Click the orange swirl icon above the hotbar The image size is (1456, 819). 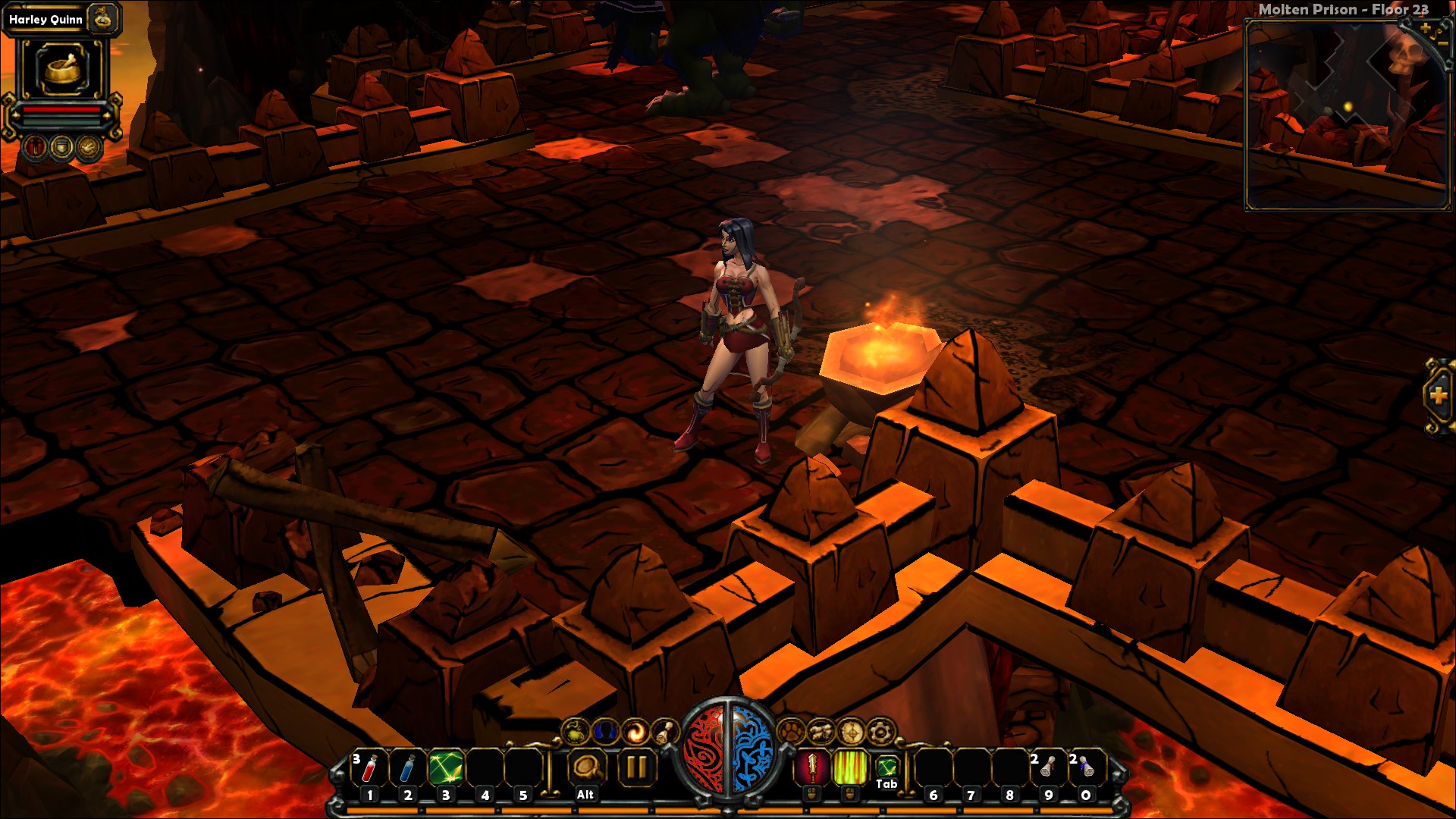[x=635, y=732]
